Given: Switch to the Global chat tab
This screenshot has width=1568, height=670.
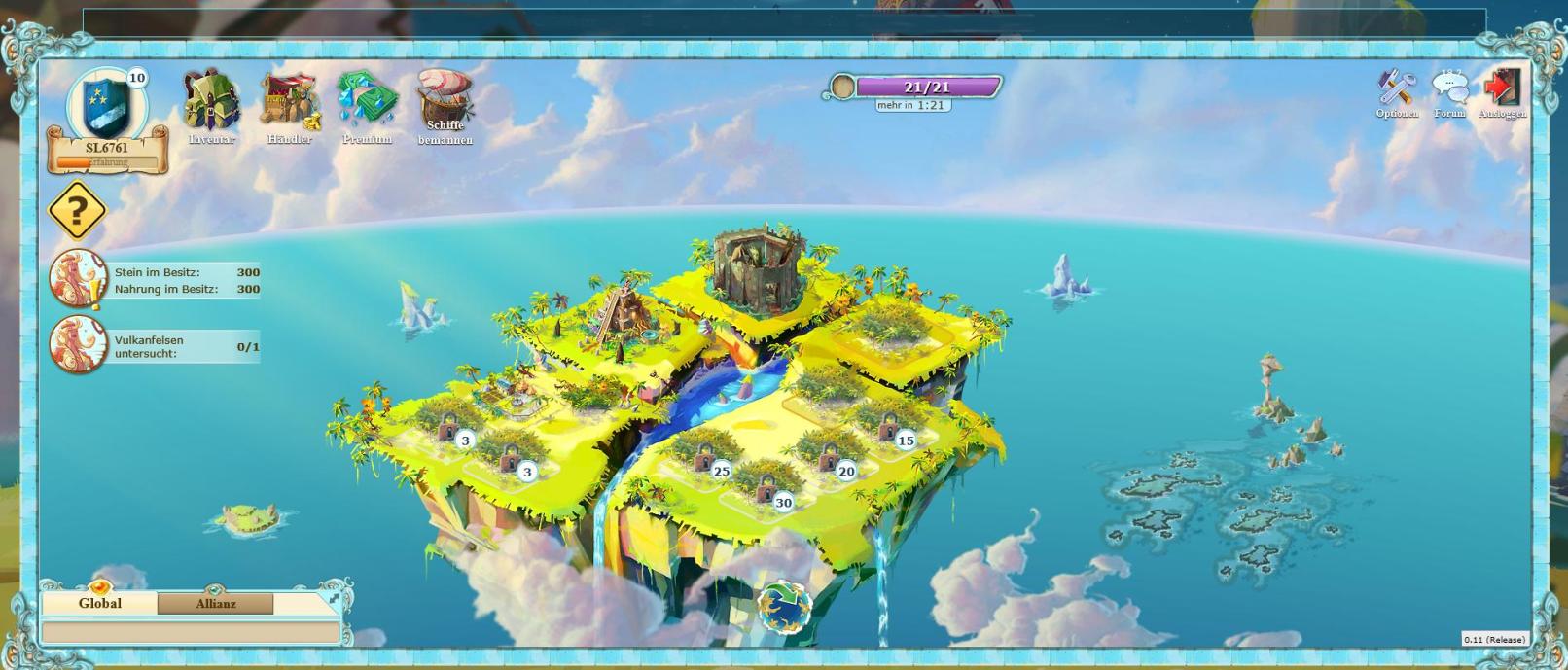Looking at the screenshot, I should (99, 604).
